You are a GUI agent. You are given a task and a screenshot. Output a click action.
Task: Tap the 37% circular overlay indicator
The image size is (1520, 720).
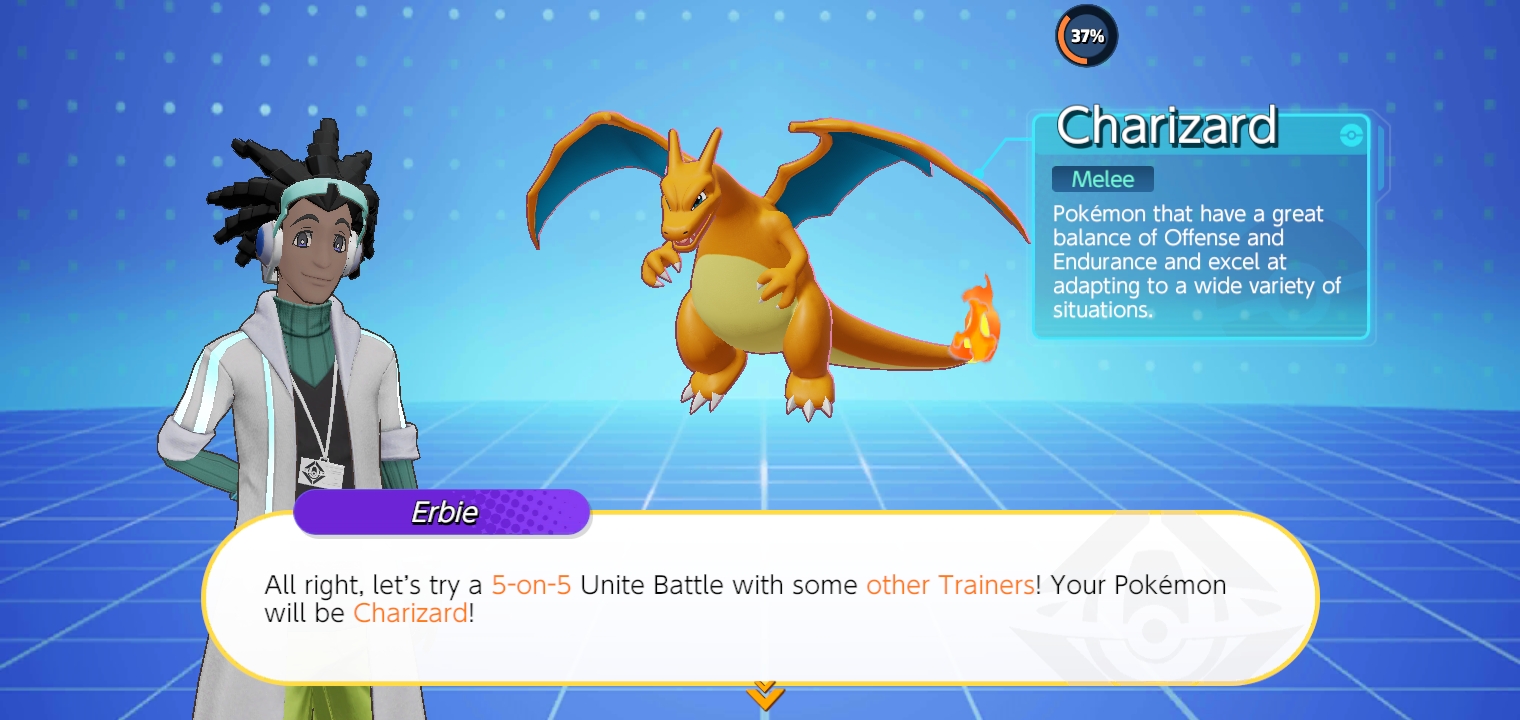tap(1086, 36)
